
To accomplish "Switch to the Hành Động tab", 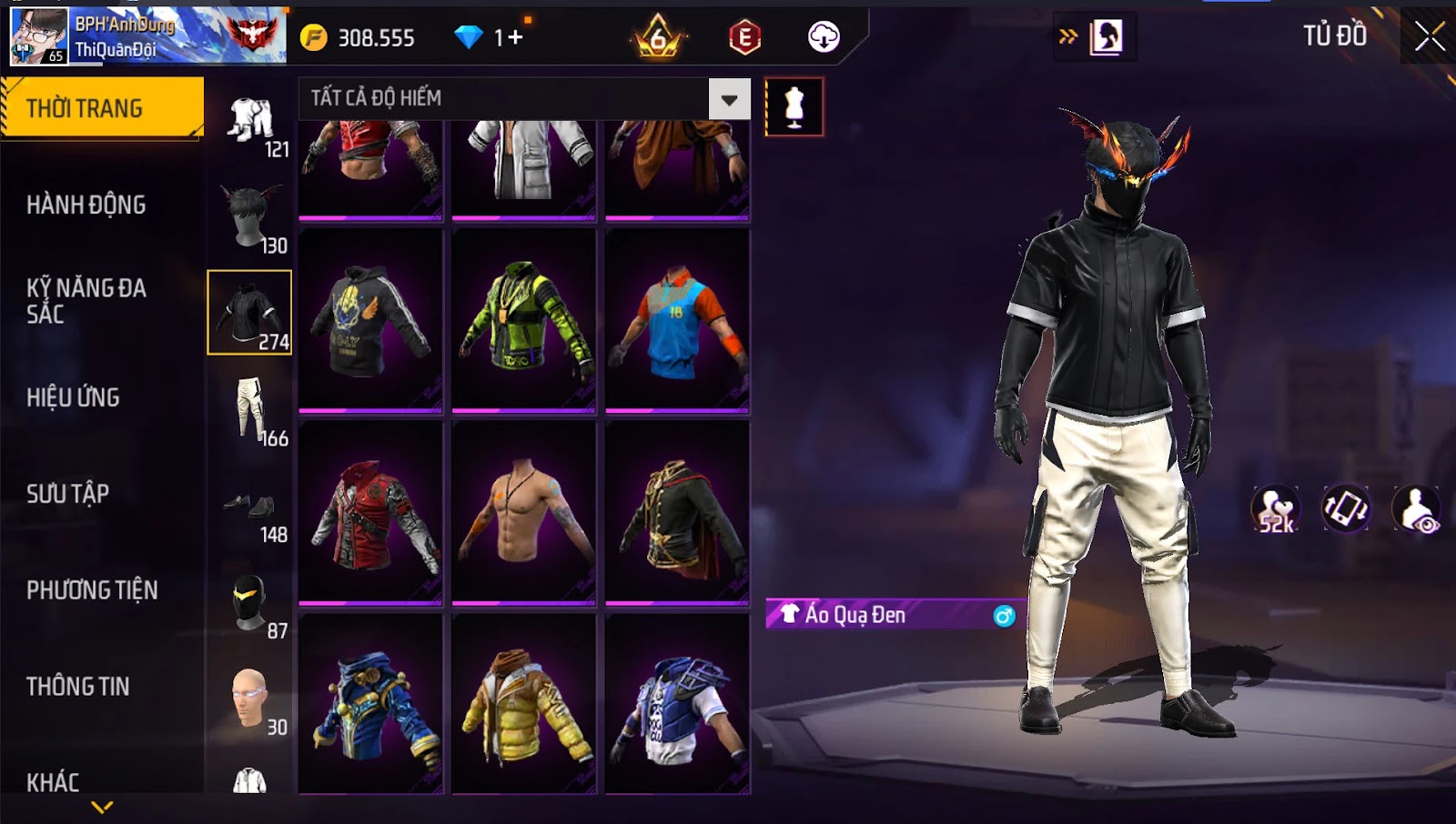I will [x=86, y=205].
